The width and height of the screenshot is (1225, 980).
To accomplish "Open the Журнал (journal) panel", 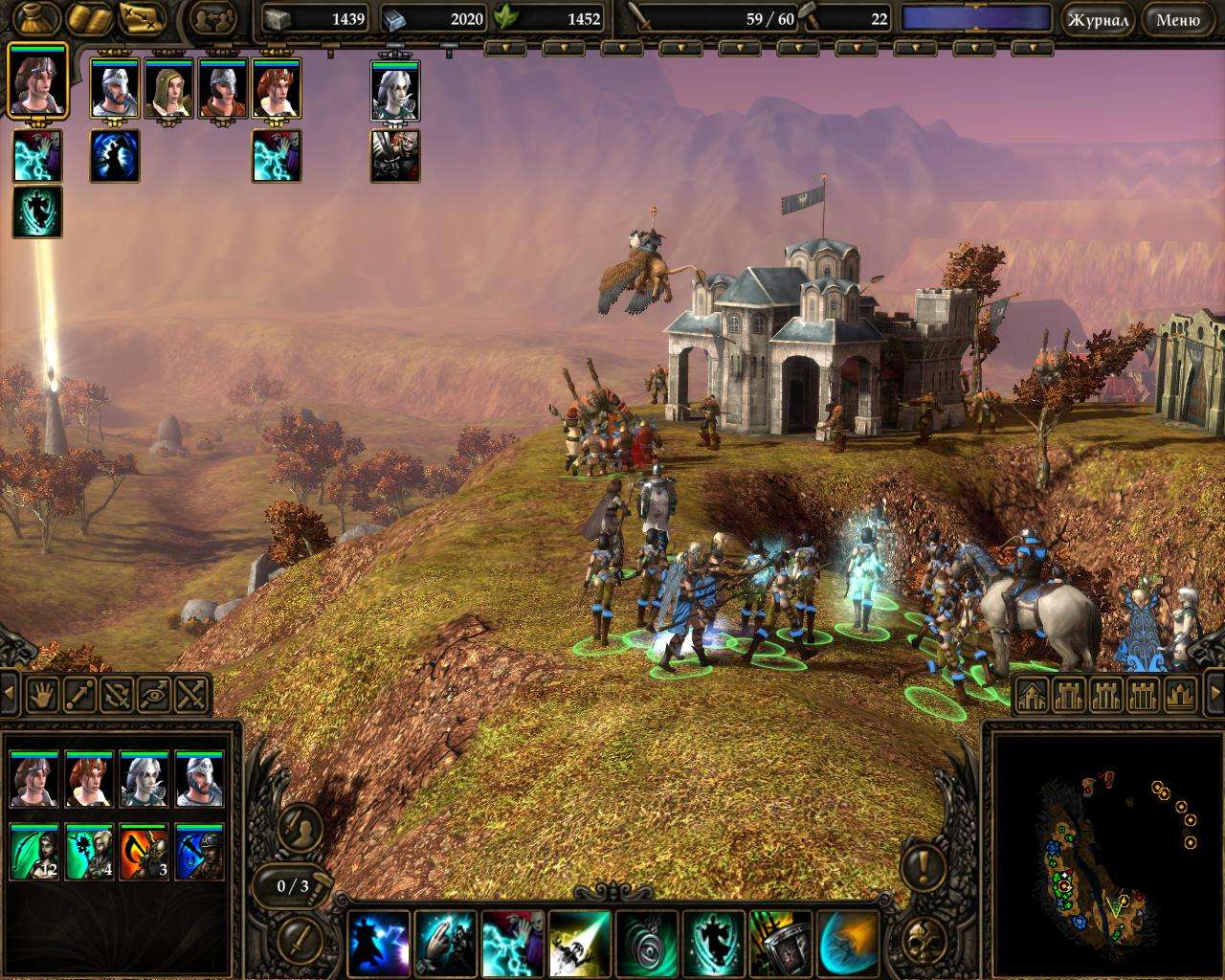I will point(1097,19).
